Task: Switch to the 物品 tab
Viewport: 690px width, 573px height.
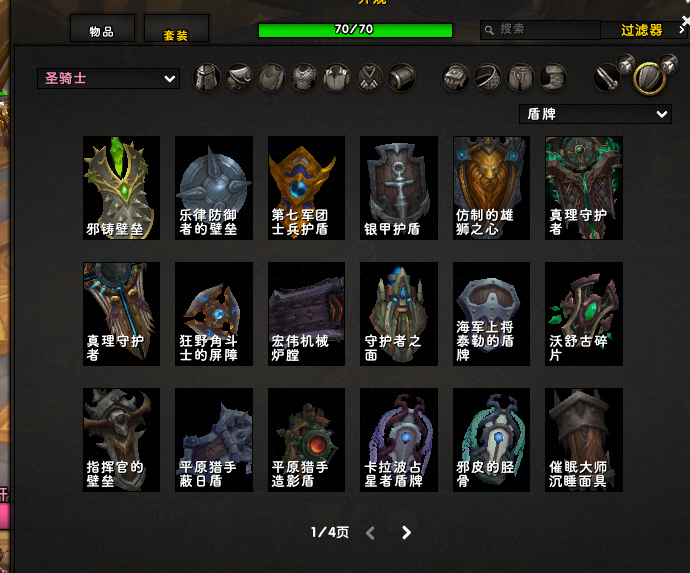Action: (x=102, y=30)
